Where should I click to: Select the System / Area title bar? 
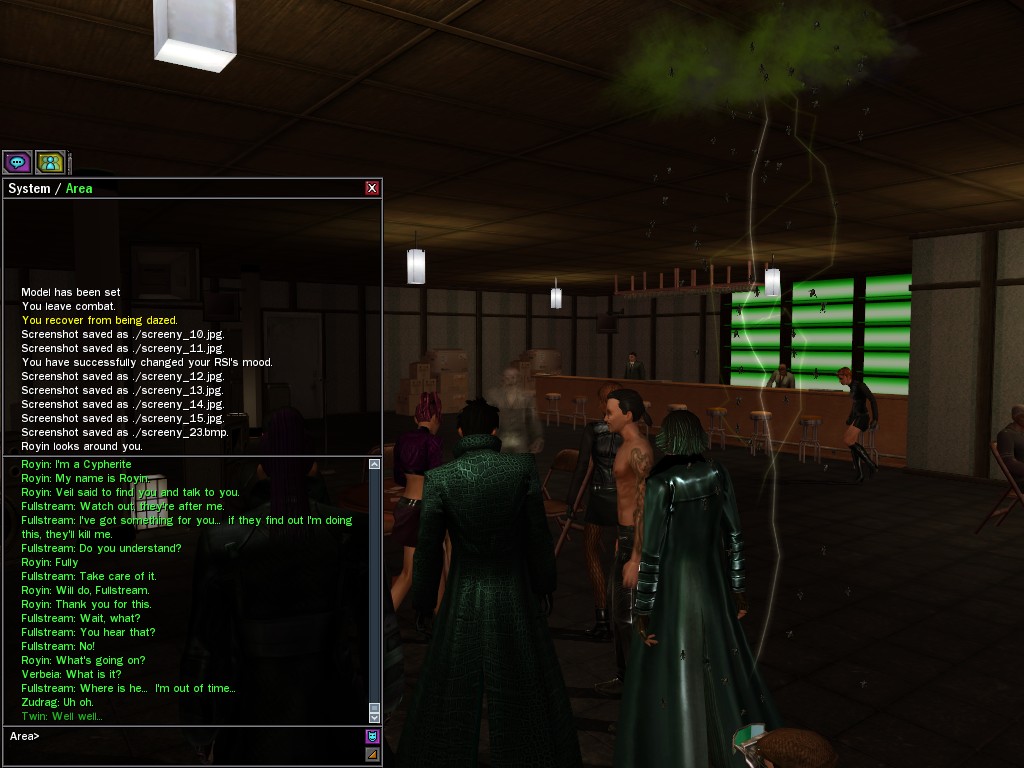pyautogui.click(x=180, y=188)
